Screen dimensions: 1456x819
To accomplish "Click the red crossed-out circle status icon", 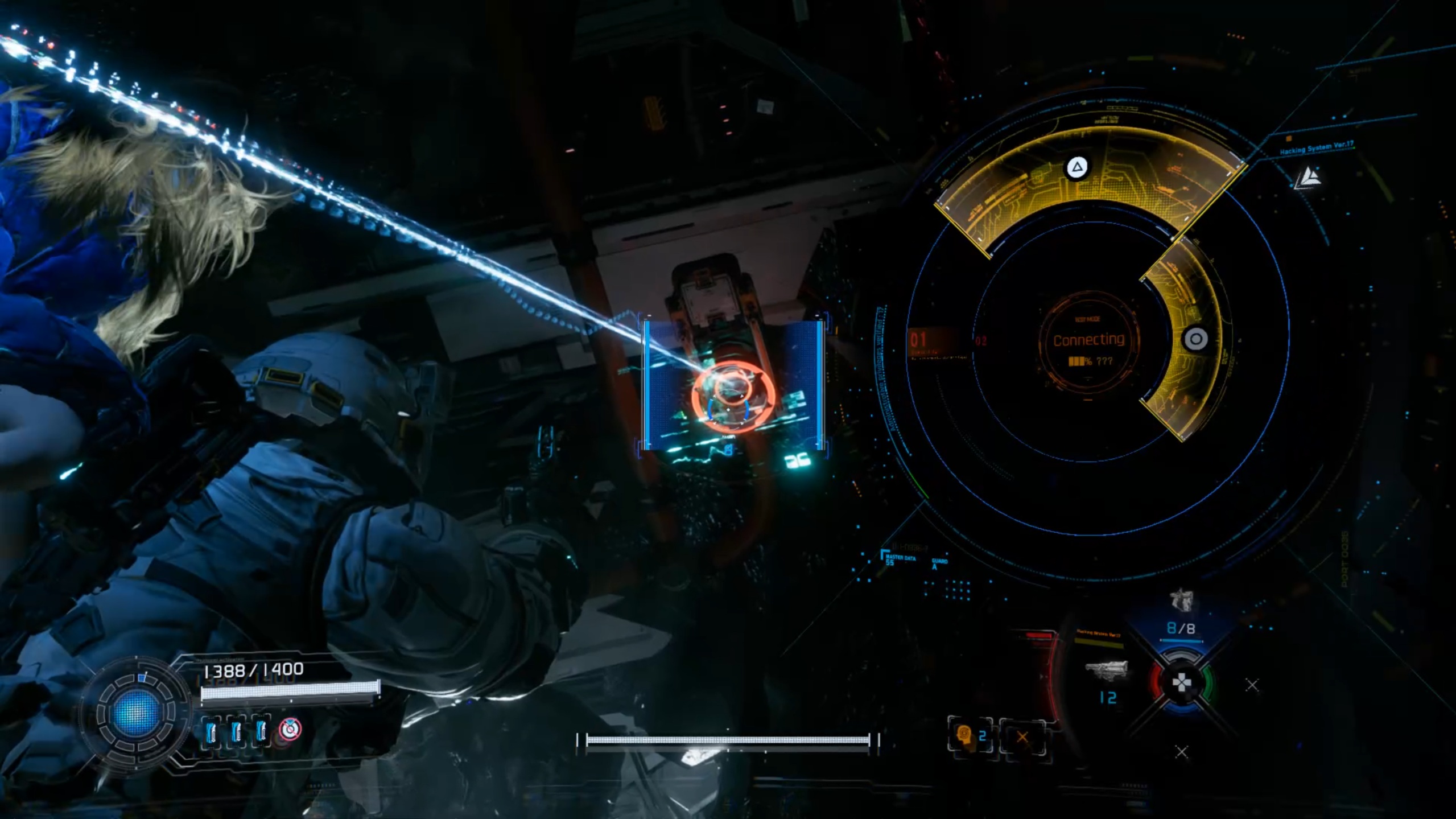I will 290,729.
